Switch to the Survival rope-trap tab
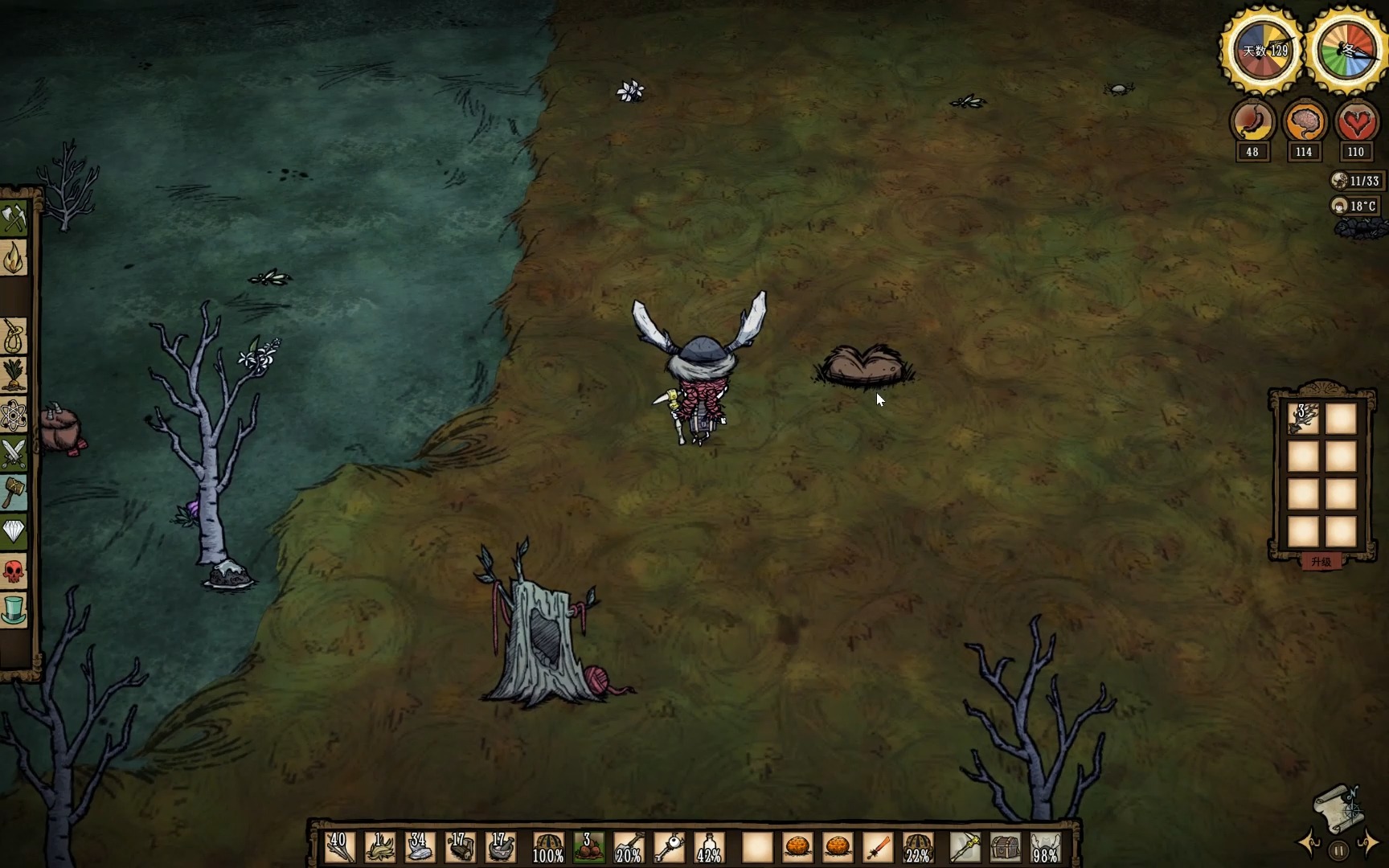This screenshot has height=868, width=1389. coord(14,337)
